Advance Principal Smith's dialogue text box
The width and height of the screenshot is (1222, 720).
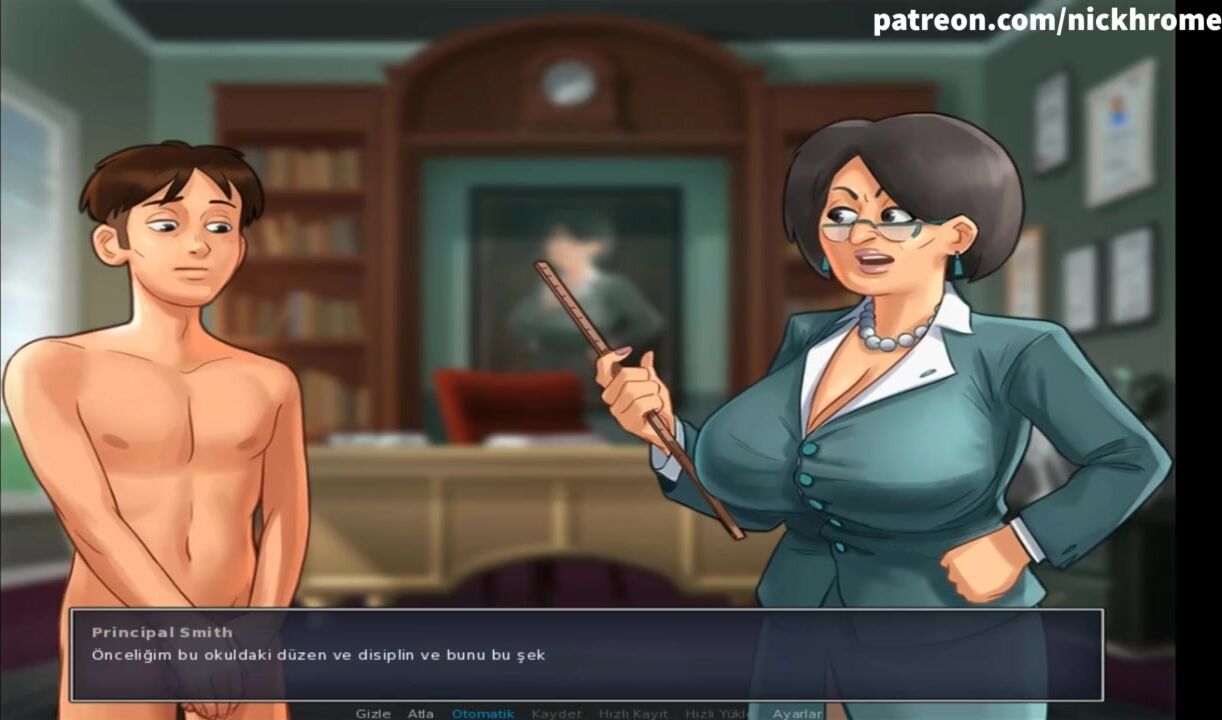click(x=586, y=655)
